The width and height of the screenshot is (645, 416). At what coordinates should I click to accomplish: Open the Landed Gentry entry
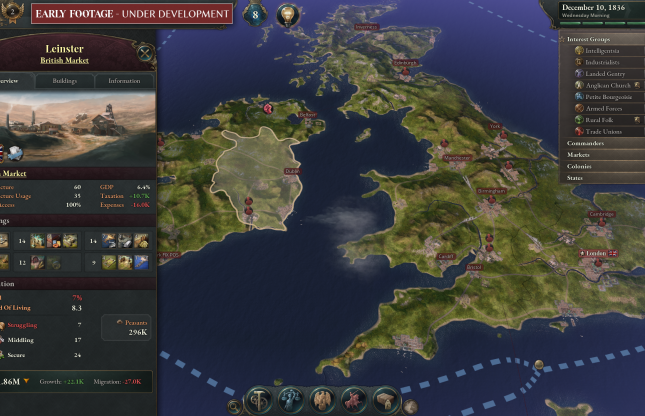coord(602,74)
